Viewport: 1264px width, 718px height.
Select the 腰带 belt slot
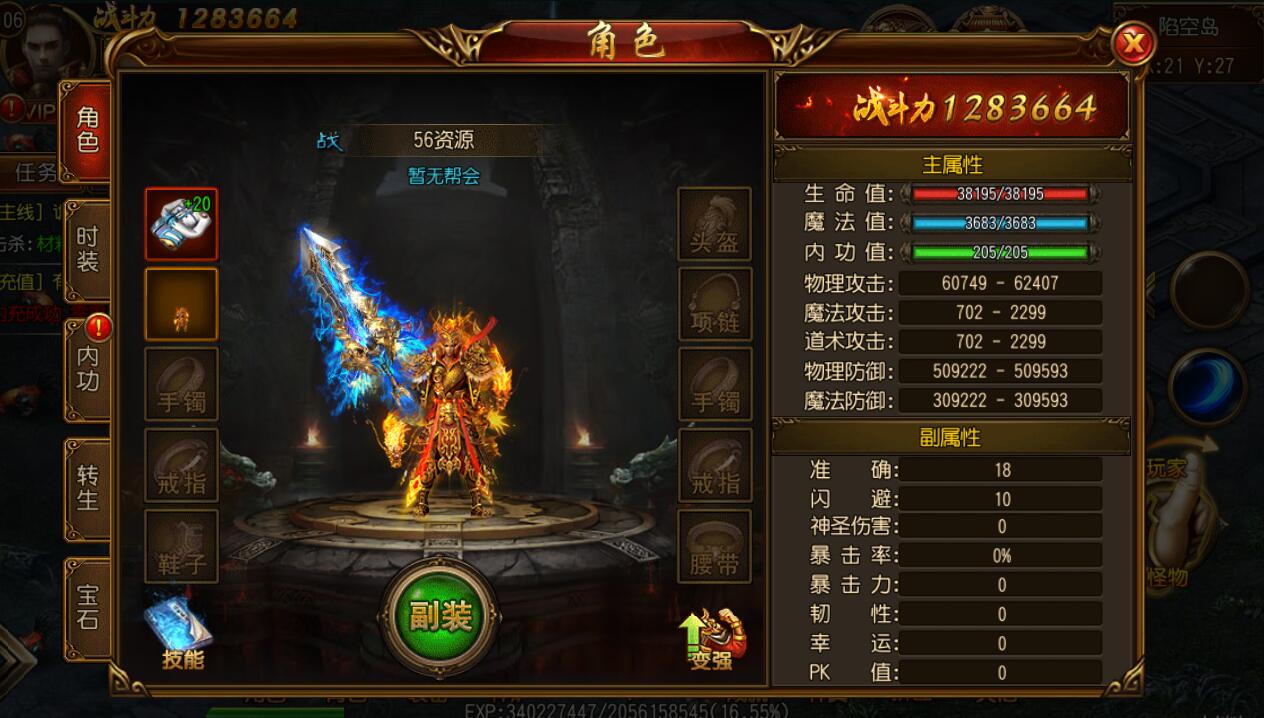click(714, 547)
